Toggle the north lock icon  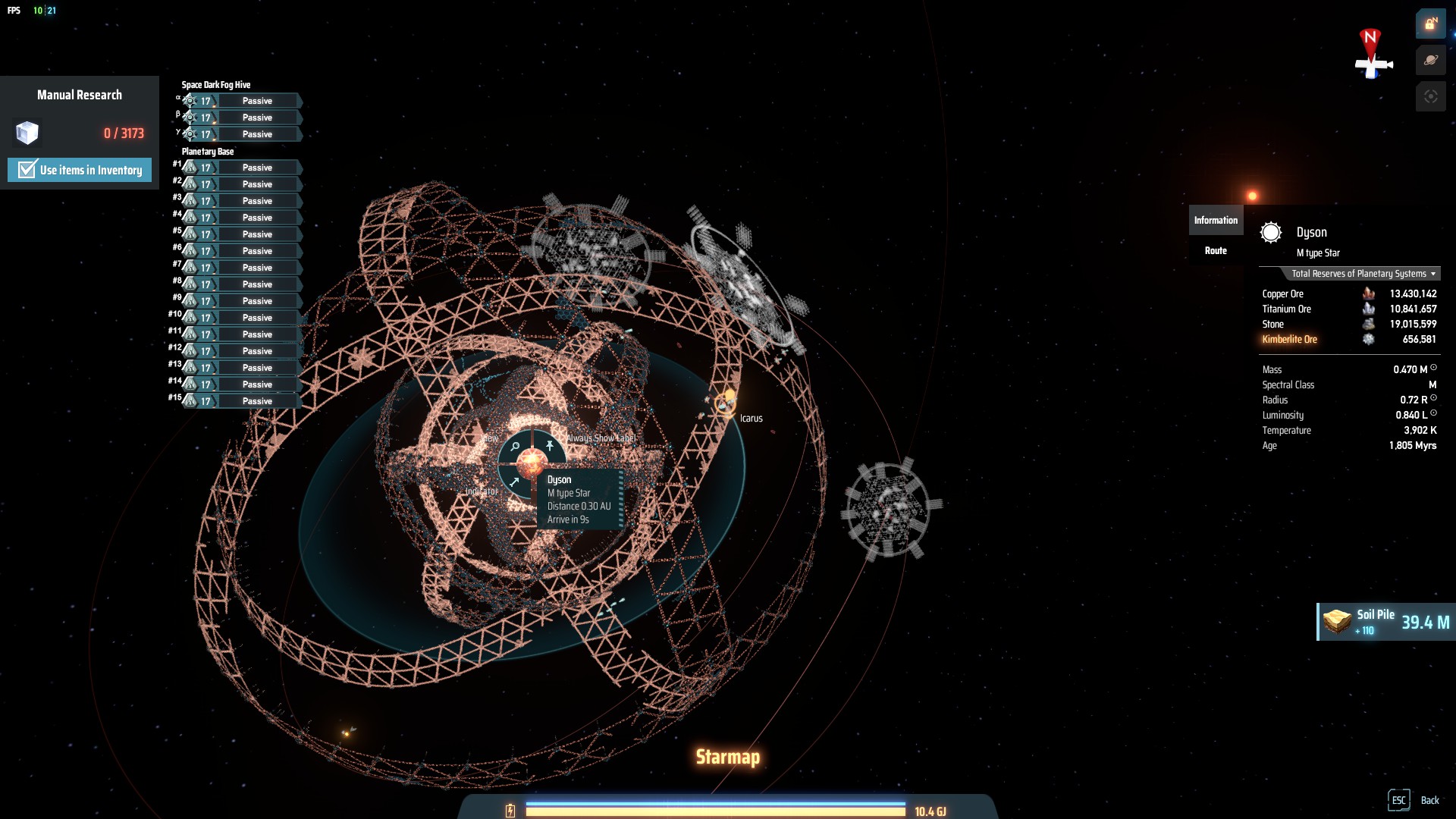point(1430,24)
